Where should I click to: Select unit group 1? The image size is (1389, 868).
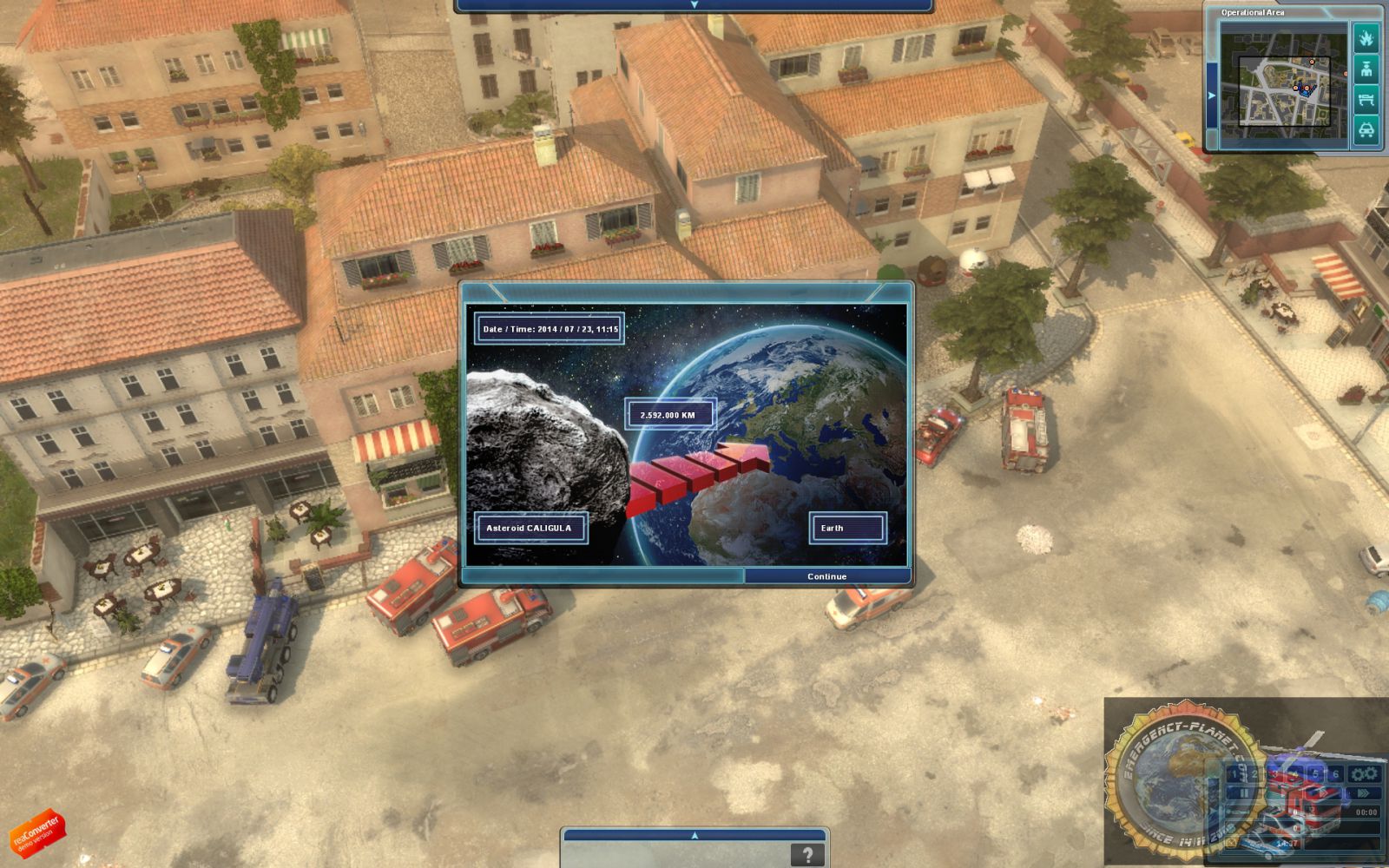pos(1235,773)
